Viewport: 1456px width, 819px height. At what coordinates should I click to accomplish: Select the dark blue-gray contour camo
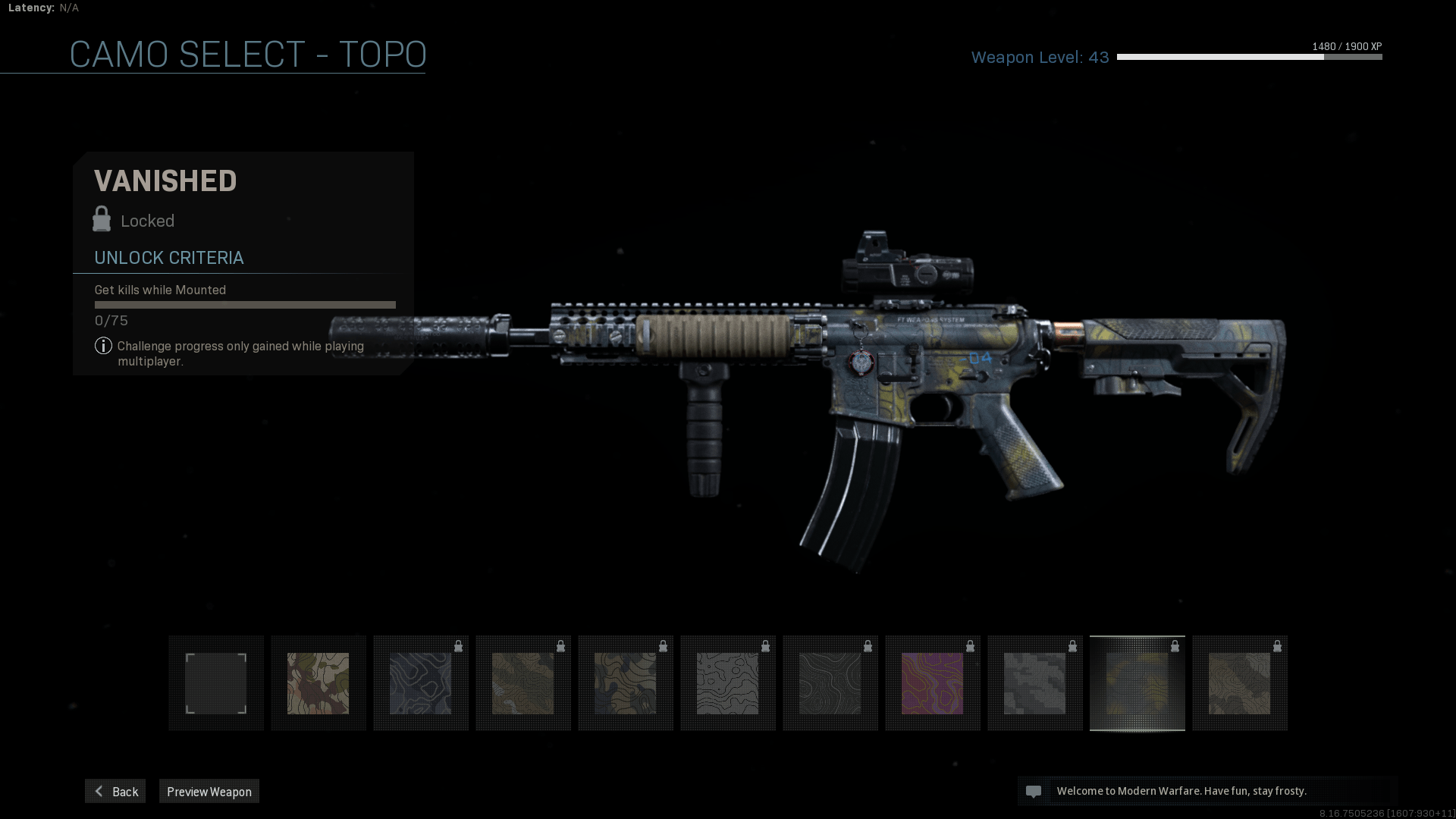click(421, 683)
